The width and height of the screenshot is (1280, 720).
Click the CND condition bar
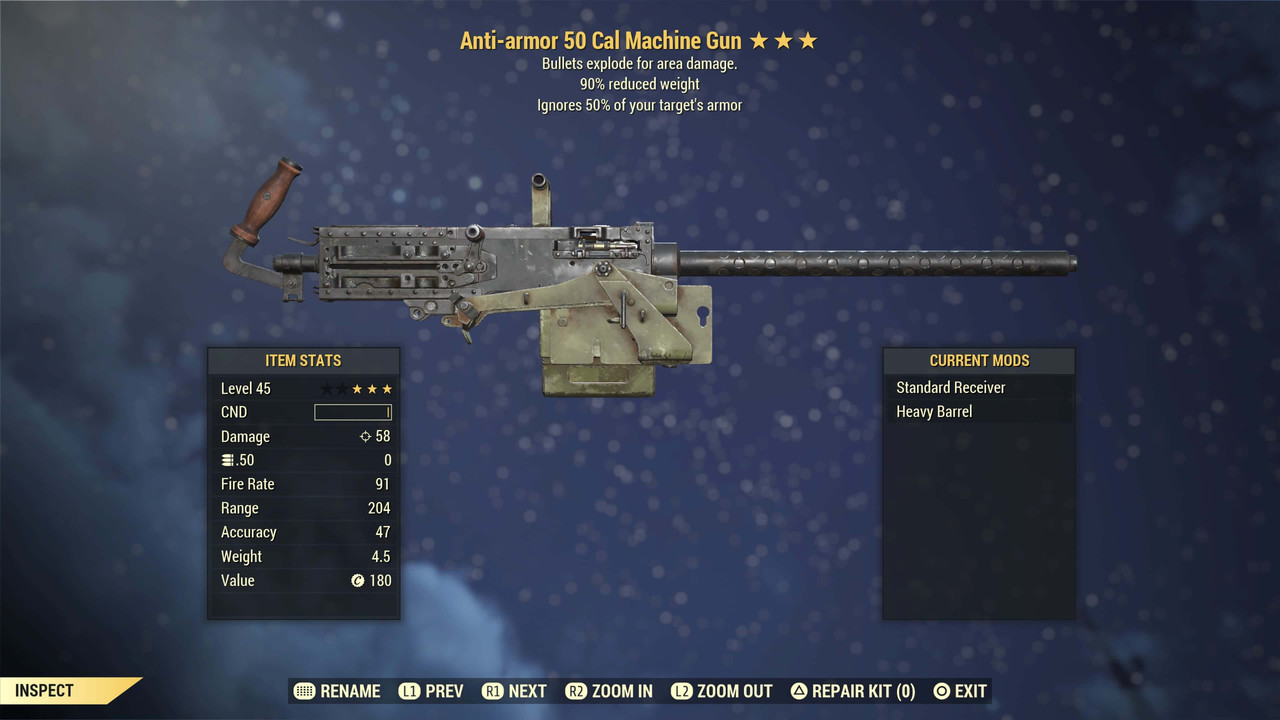353,412
